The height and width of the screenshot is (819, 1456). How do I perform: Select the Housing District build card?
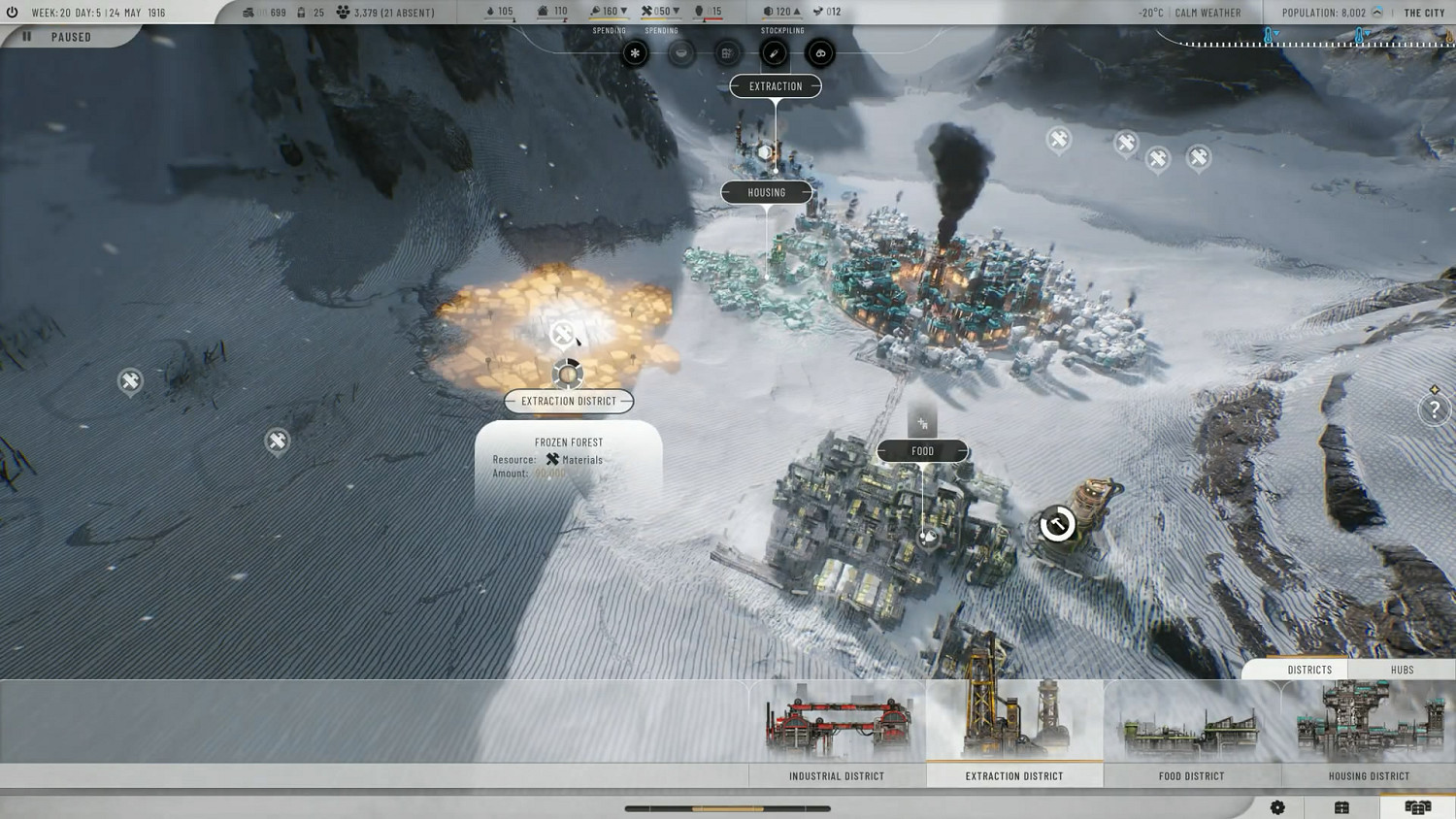point(1369,733)
